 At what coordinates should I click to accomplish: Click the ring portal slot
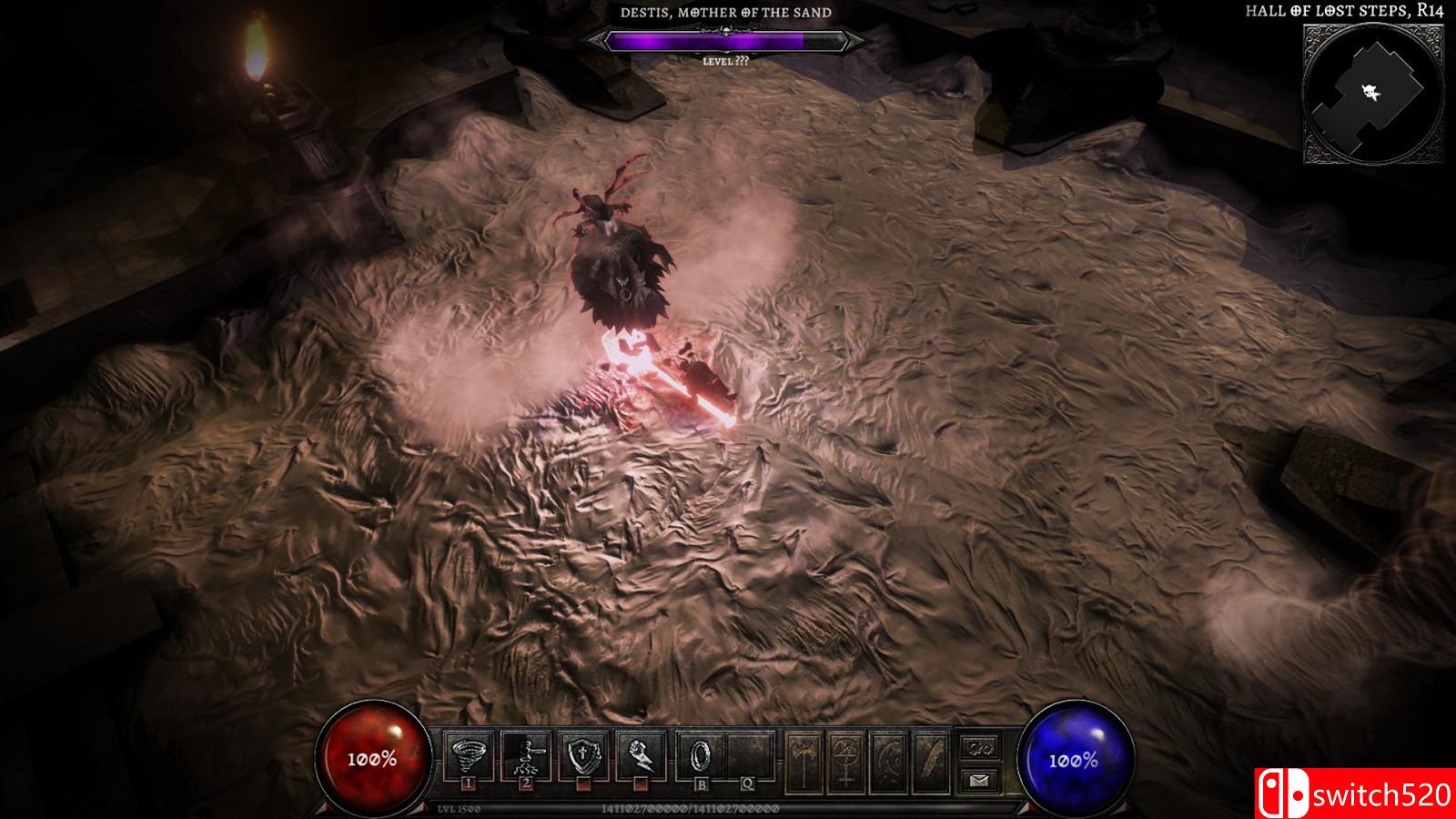click(x=701, y=756)
